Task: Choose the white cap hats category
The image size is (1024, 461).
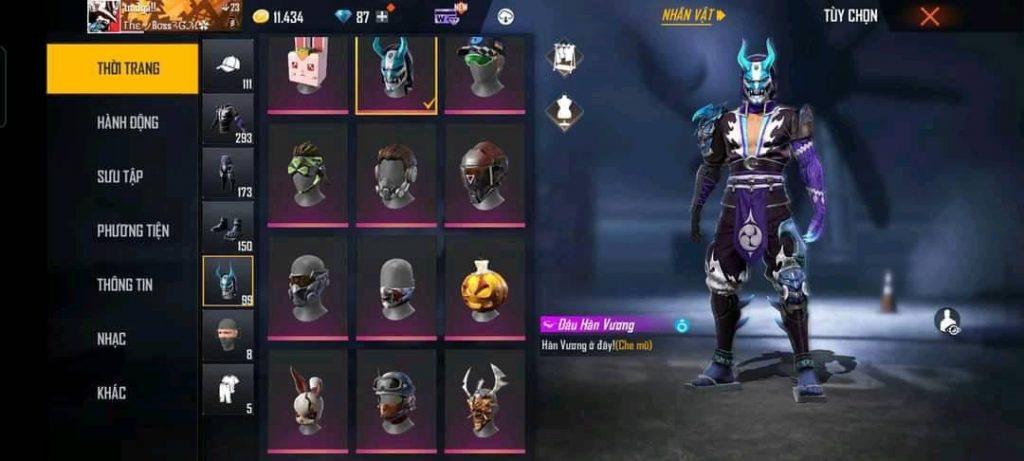Action: [228, 66]
